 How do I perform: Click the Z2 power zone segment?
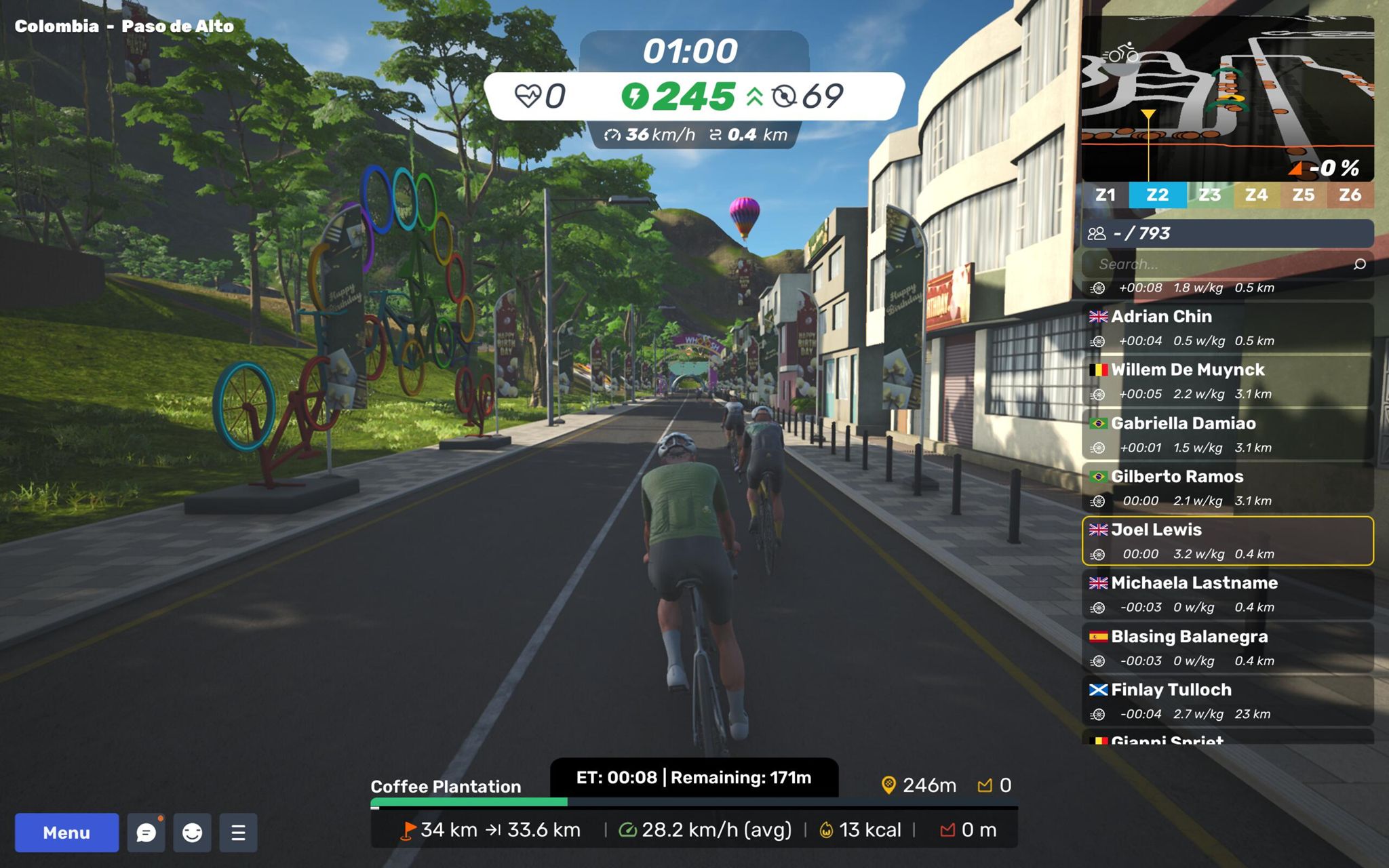pyautogui.click(x=1157, y=195)
